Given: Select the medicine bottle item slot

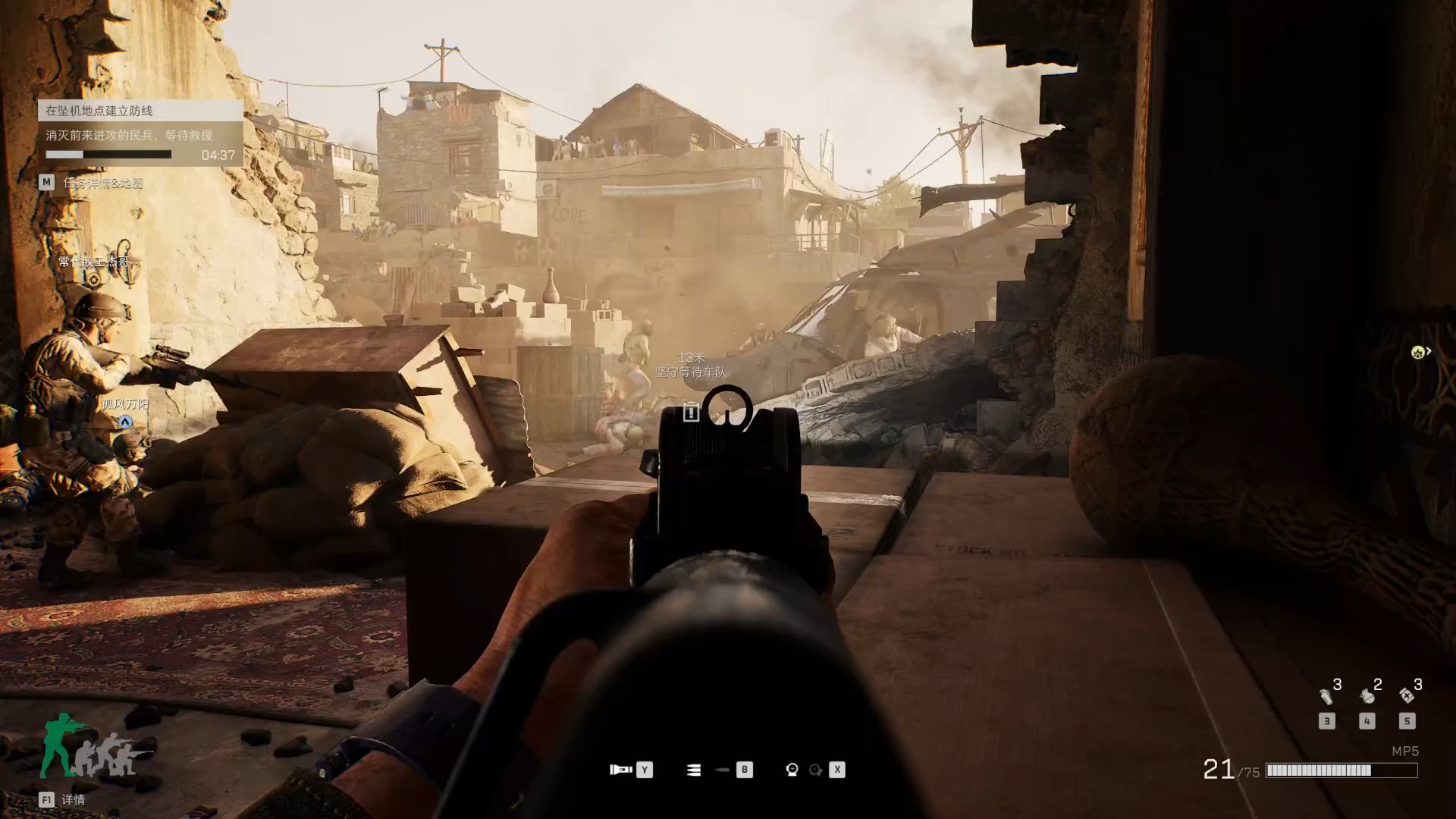Looking at the screenshot, I should pos(1407,695).
